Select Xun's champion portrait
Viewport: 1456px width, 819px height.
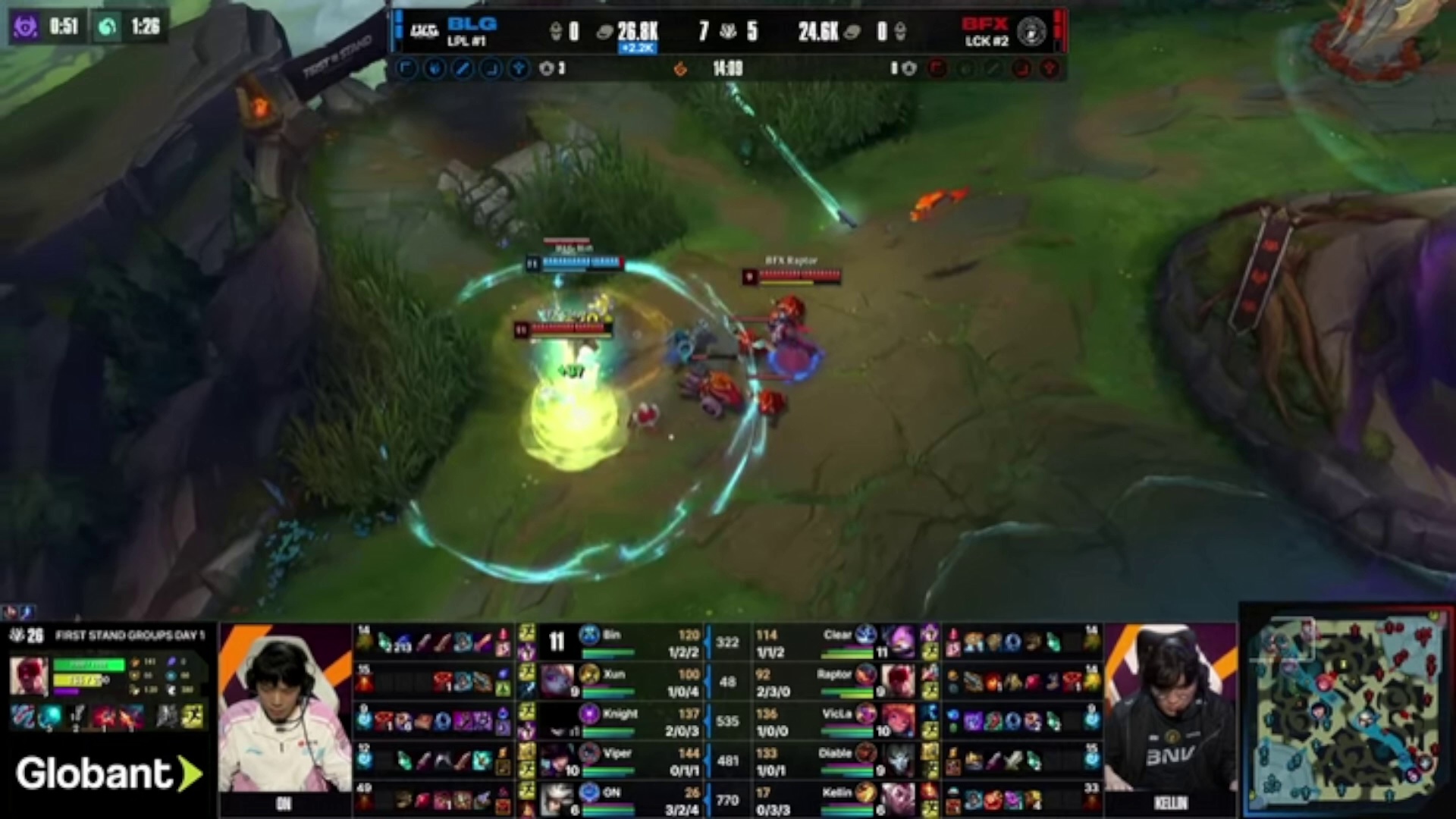click(x=557, y=680)
